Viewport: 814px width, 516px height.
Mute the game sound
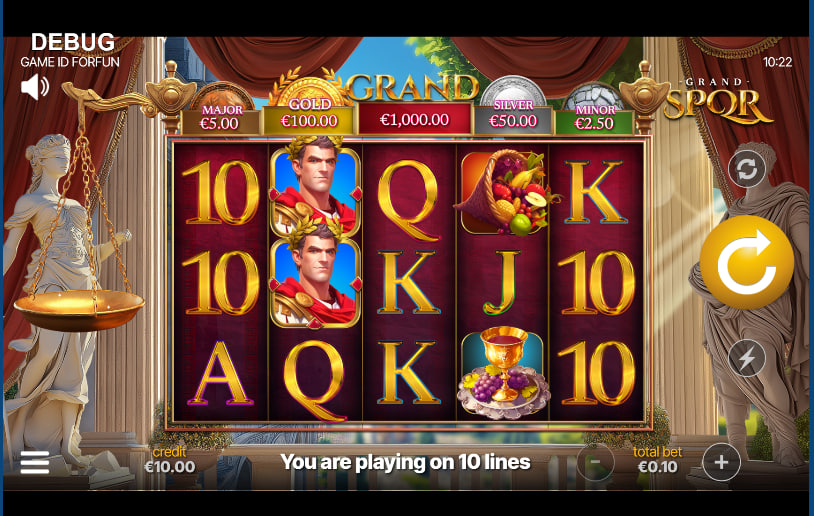click(35, 87)
